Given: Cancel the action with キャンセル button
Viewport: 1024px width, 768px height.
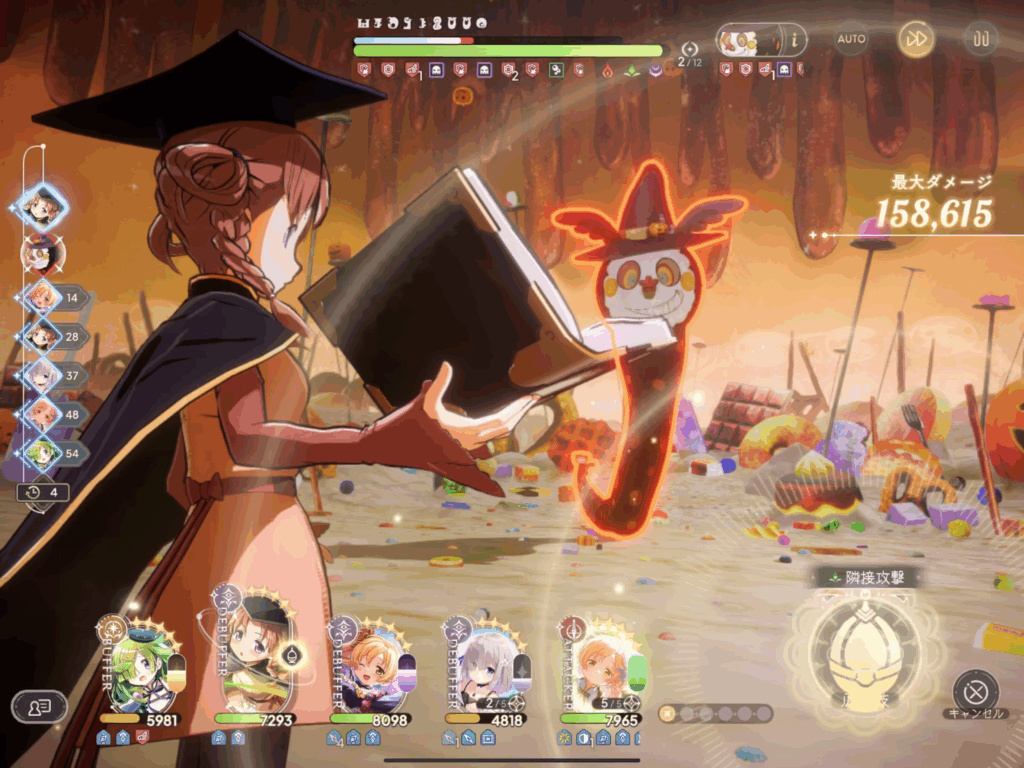Looking at the screenshot, I should click(975, 691).
